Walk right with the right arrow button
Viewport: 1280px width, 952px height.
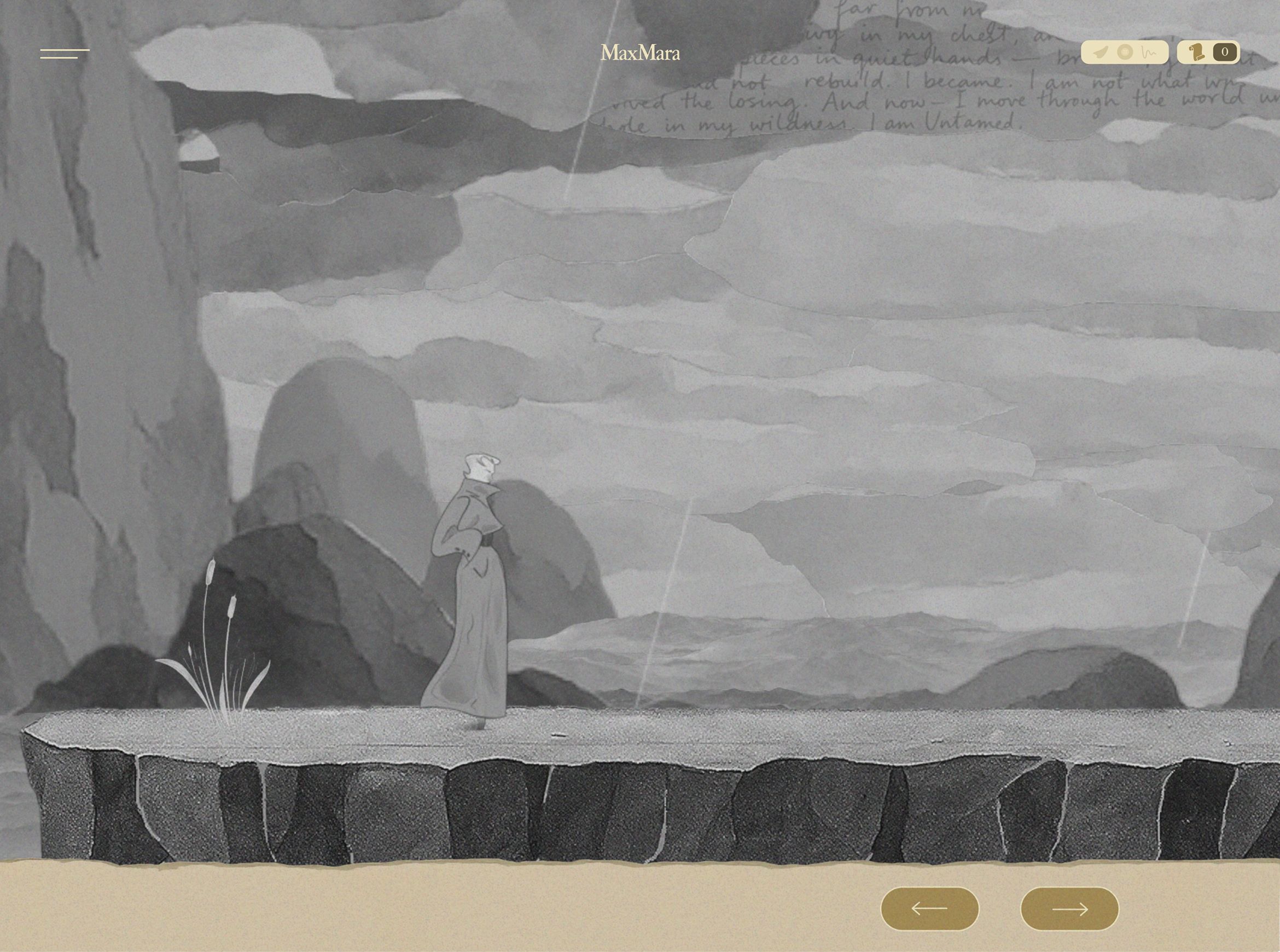click(x=1070, y=909)
